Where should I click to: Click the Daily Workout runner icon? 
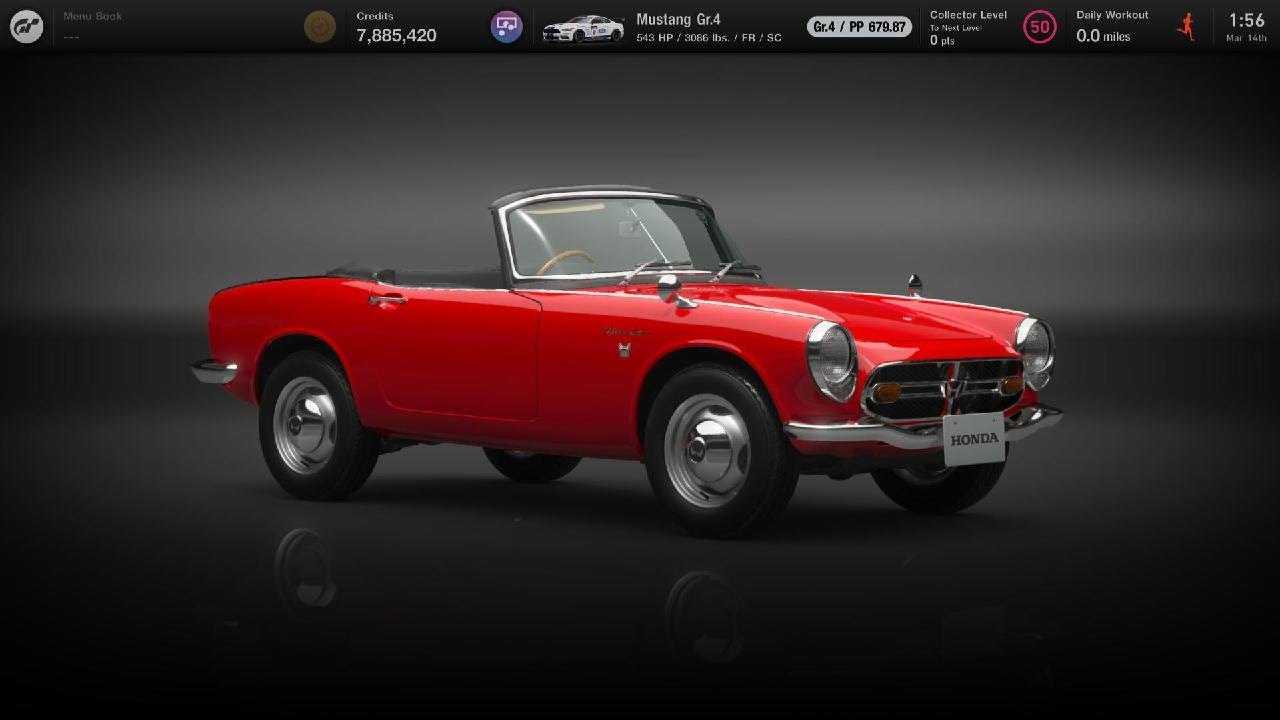(x=1186, y=27)
